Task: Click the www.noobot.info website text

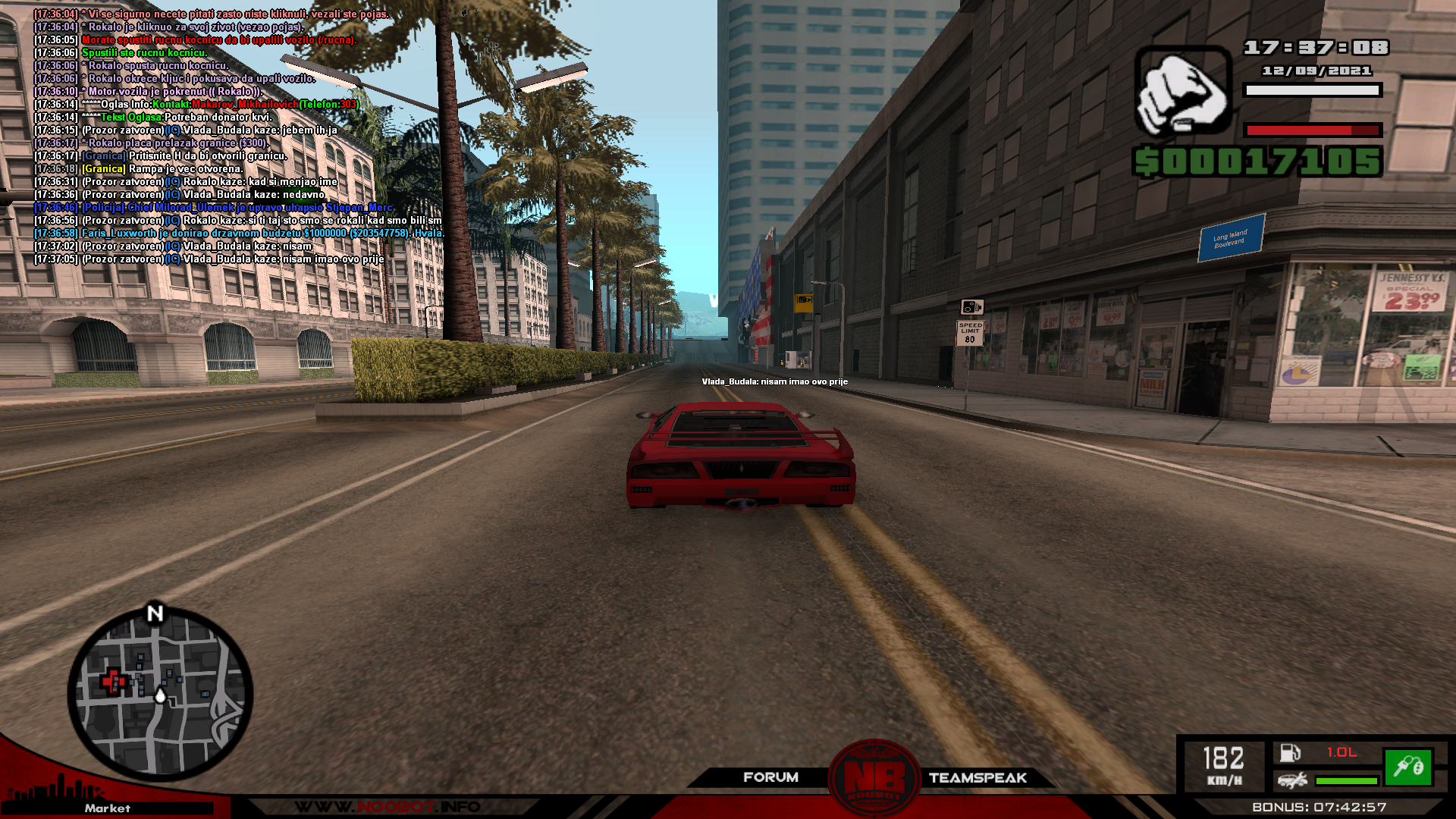Action: click(x=387, y=806)
